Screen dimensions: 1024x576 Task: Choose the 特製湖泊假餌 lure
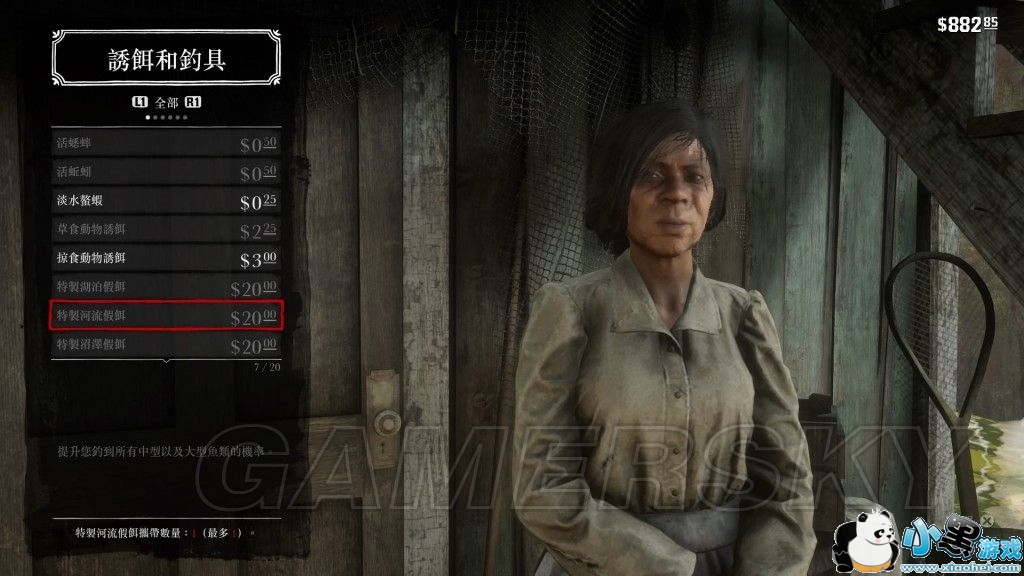tap(166, 287)
